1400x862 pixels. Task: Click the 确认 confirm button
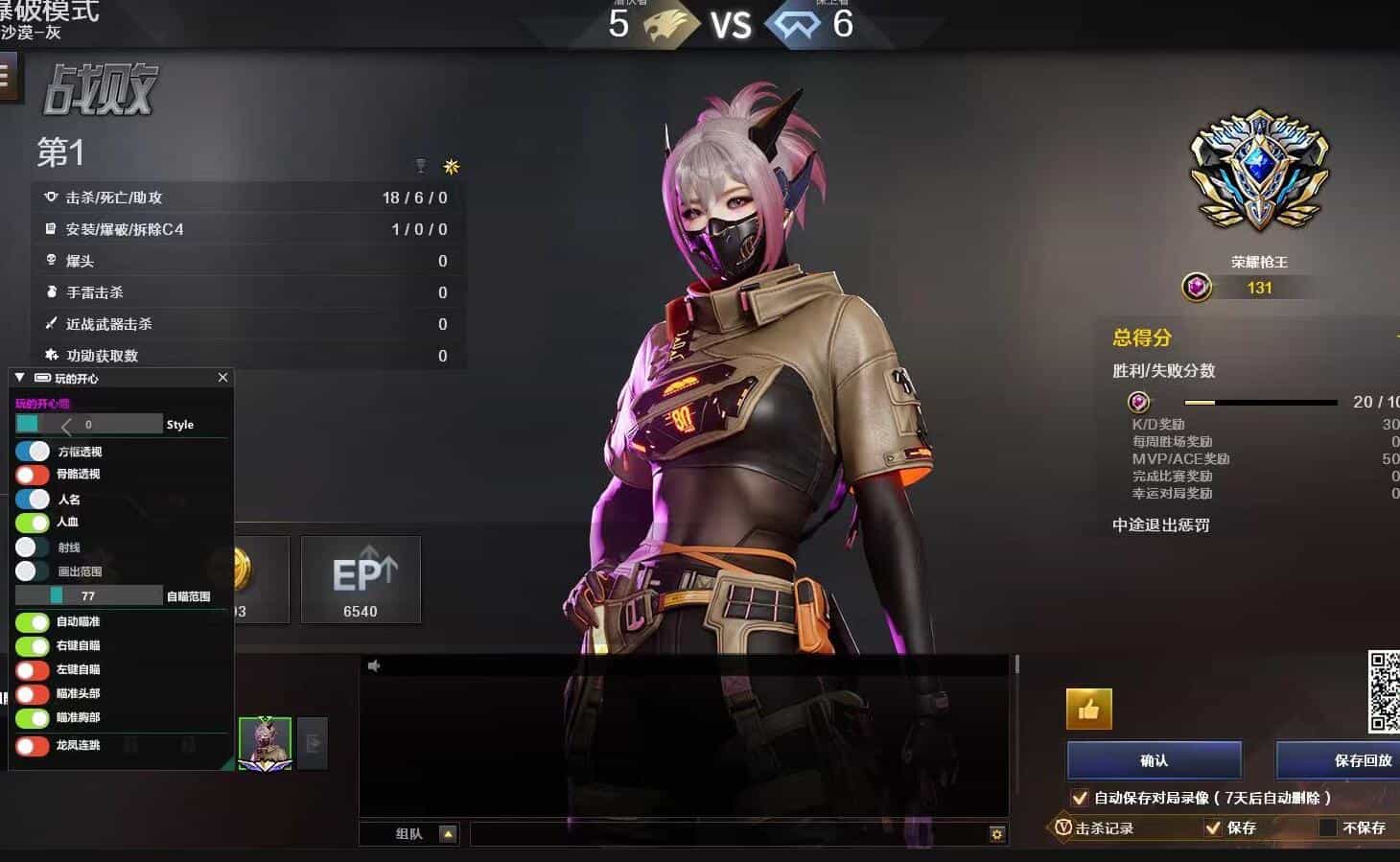tap(1154, 760)
